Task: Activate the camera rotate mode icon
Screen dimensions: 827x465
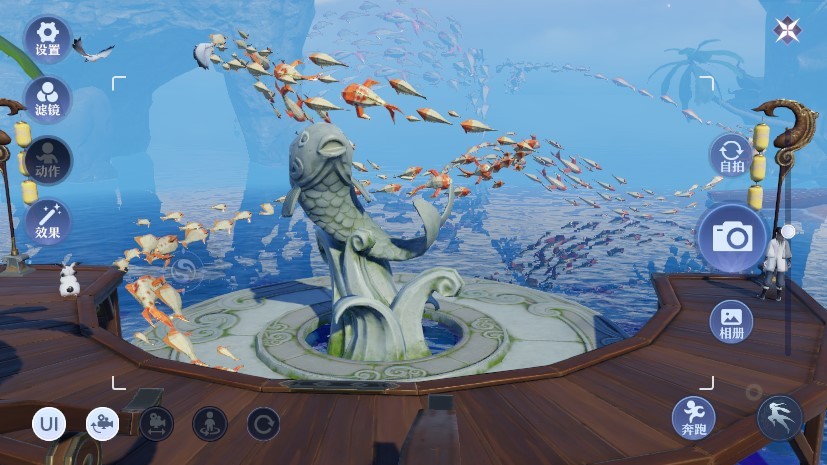Action: point(102,424)
